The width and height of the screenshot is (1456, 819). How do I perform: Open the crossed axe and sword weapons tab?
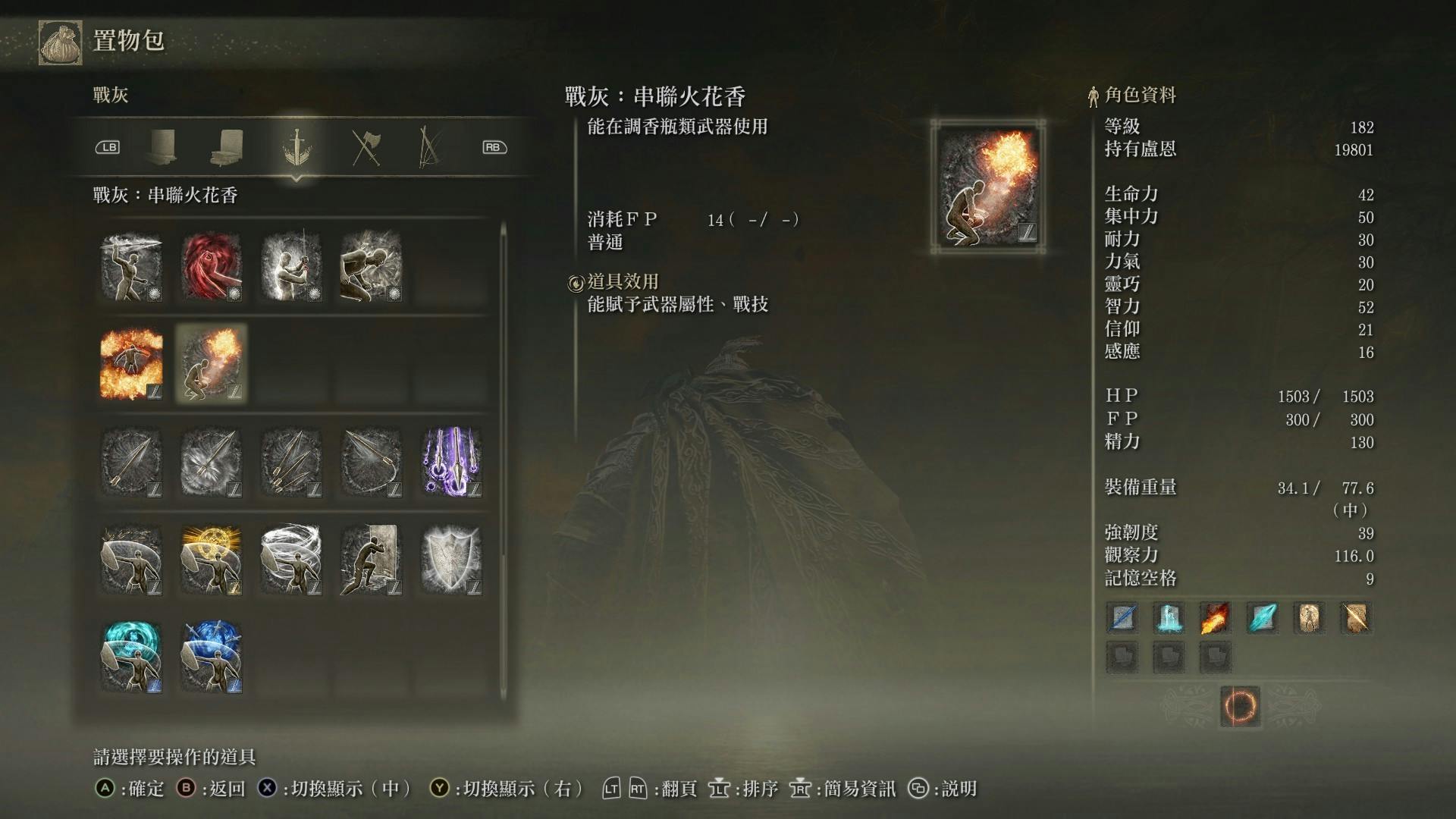coord(366,147)
